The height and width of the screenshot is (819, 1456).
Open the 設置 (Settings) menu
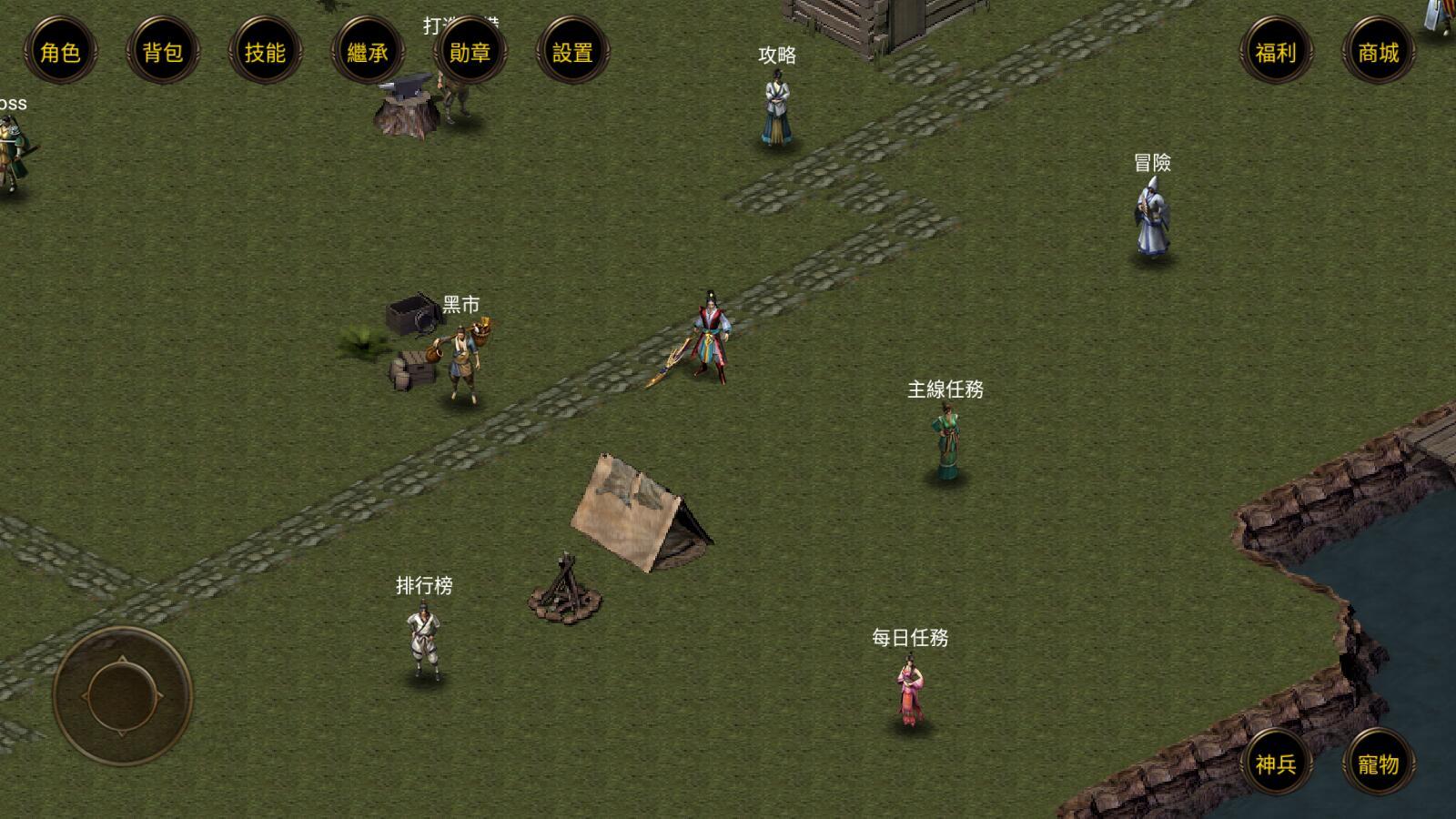point(570,53)
